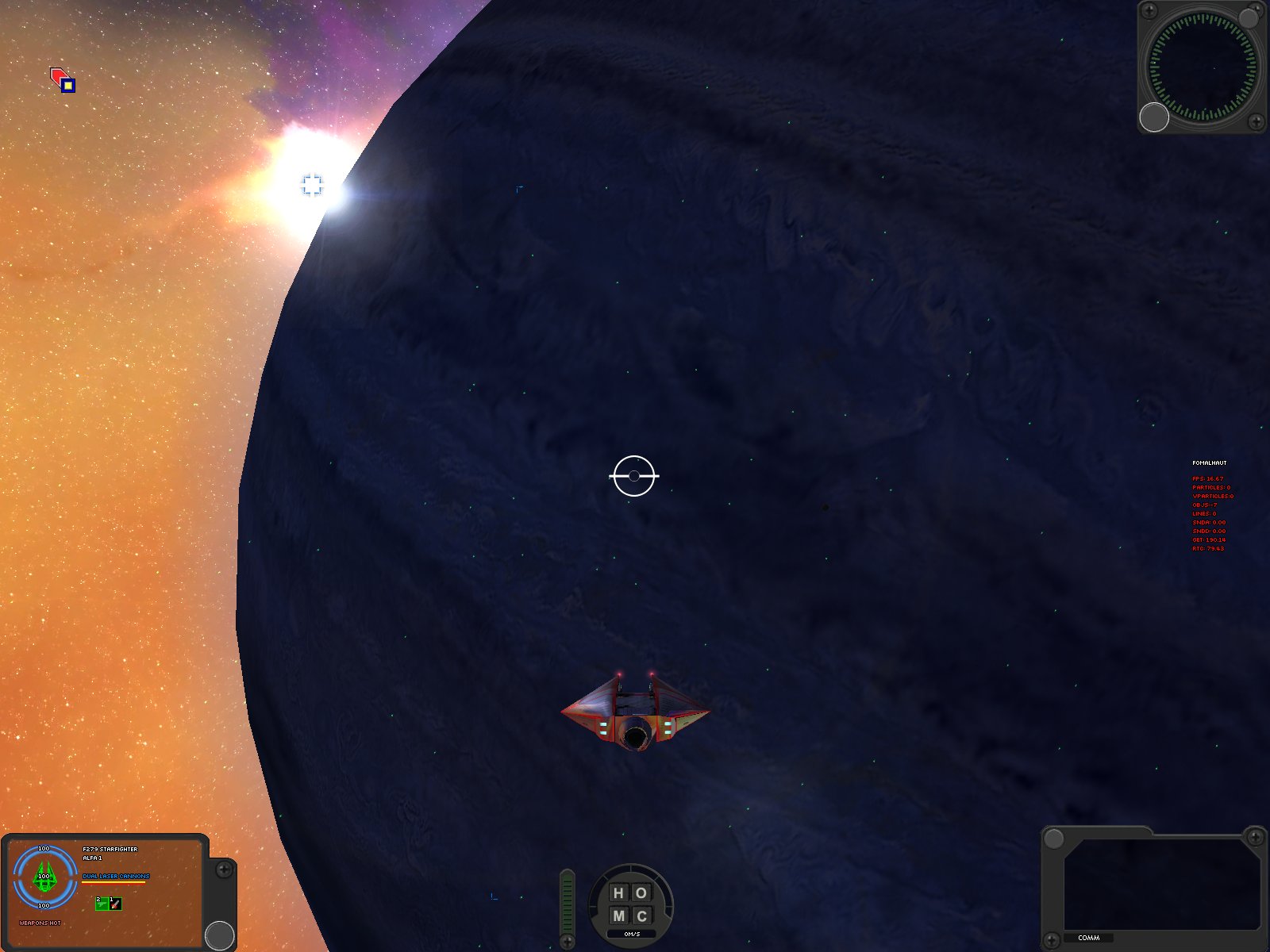Click the F279 STARFIGHTER target name
The image size is (1270, 952).
coord(111,849)
